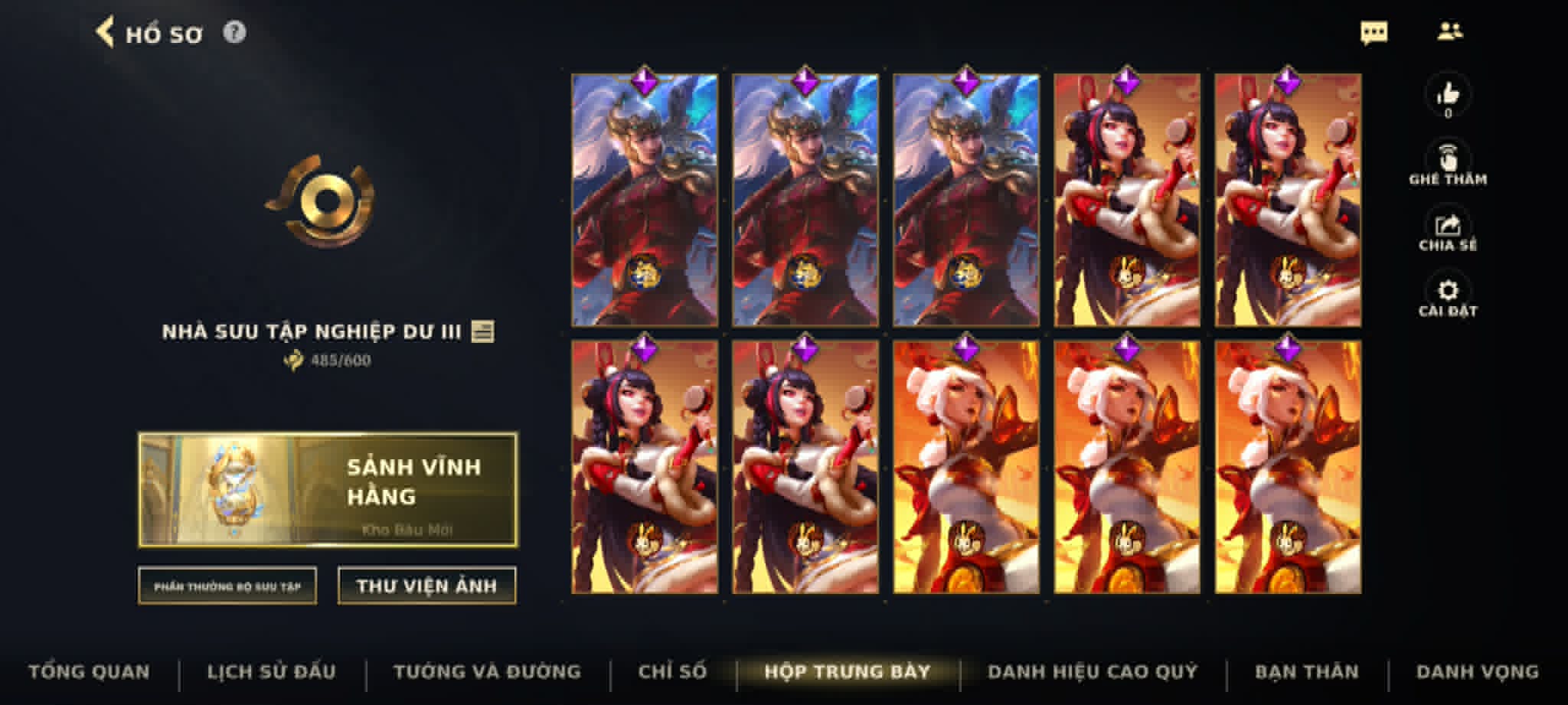Switch to the Danh Hiệu Cao Quý tab

[1093, 671]
